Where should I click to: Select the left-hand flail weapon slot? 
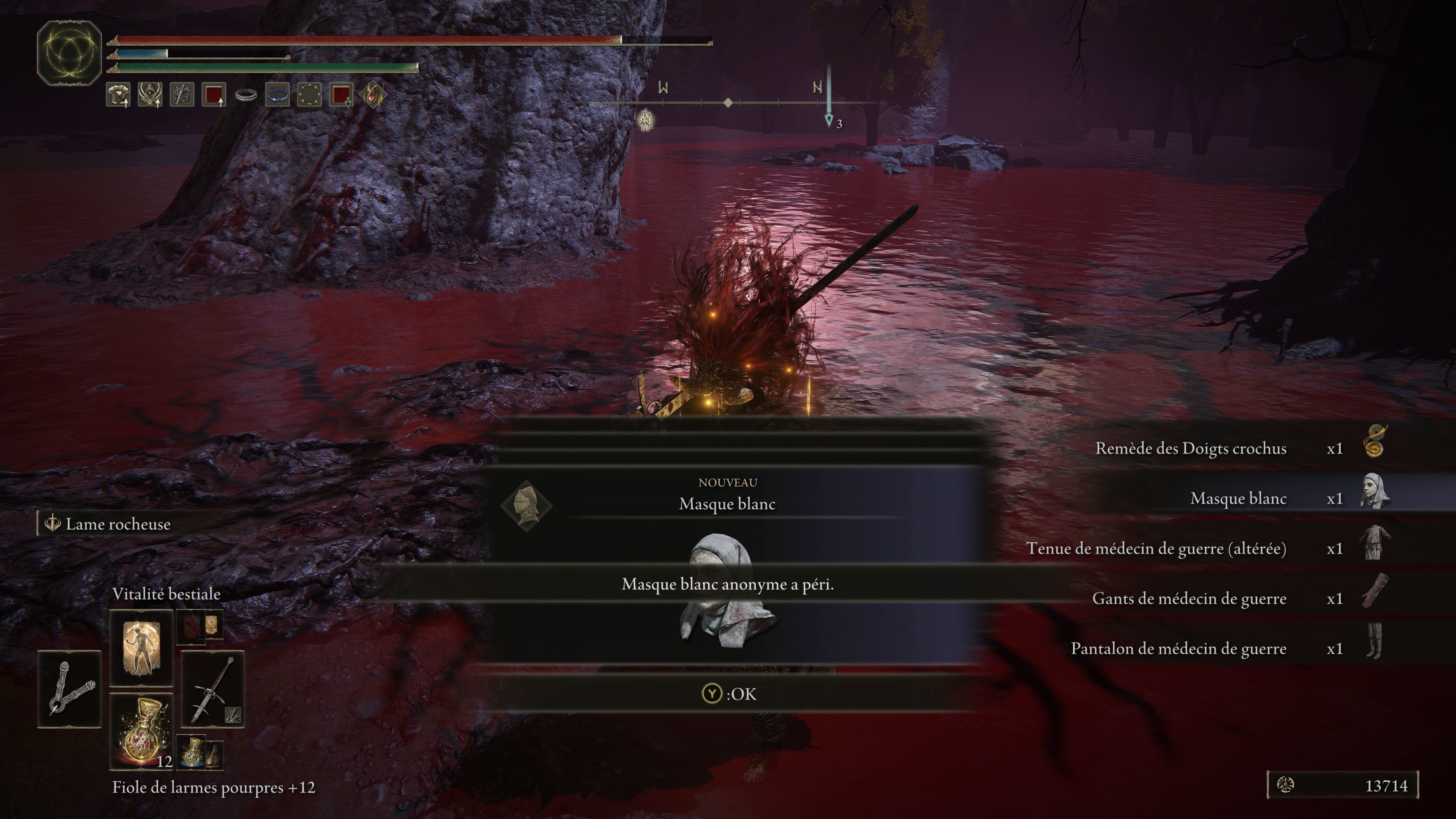pos(69,689)
